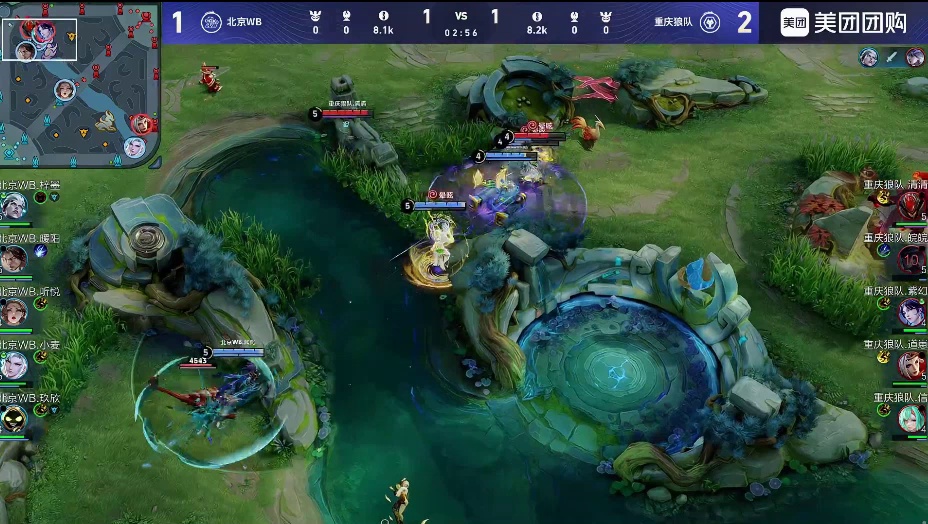Image resolution: width=928 pixels, height=524 pixels.
Task: Choose player 北京WB.听悦 portrait
Action: pyautogui.click(x=13, y=312)
